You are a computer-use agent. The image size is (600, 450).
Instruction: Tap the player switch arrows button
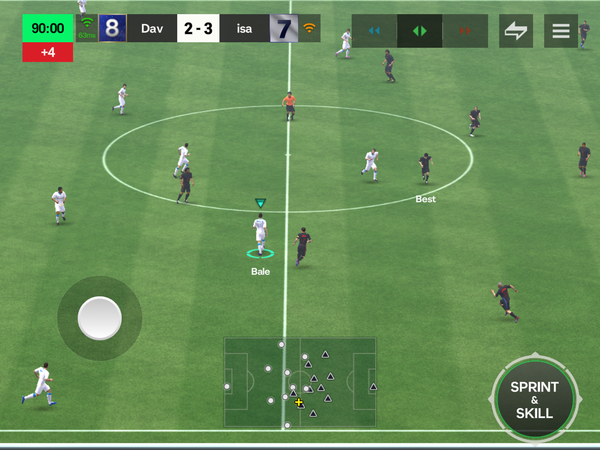coord(516,31)
